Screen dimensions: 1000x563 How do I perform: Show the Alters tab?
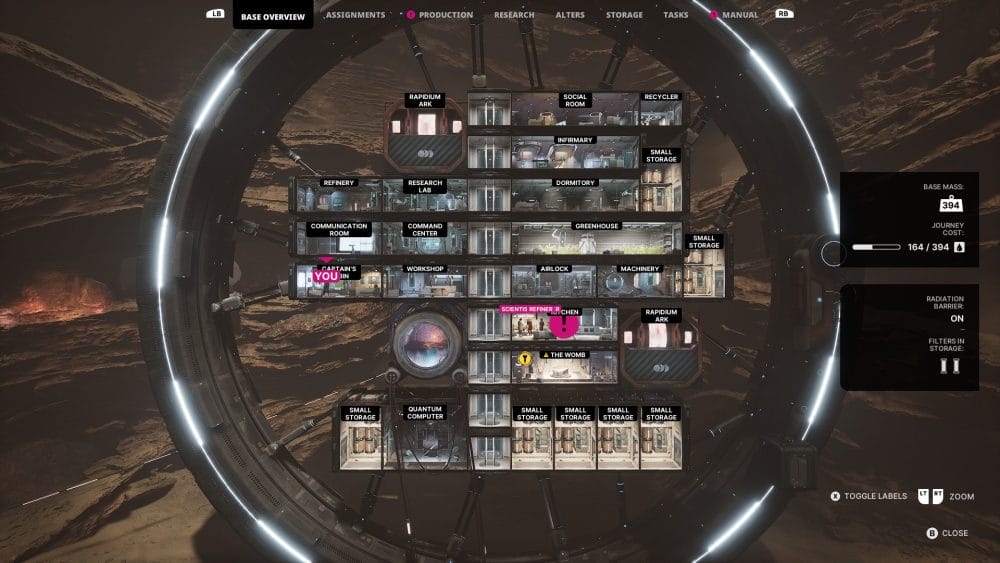[570, 15]
